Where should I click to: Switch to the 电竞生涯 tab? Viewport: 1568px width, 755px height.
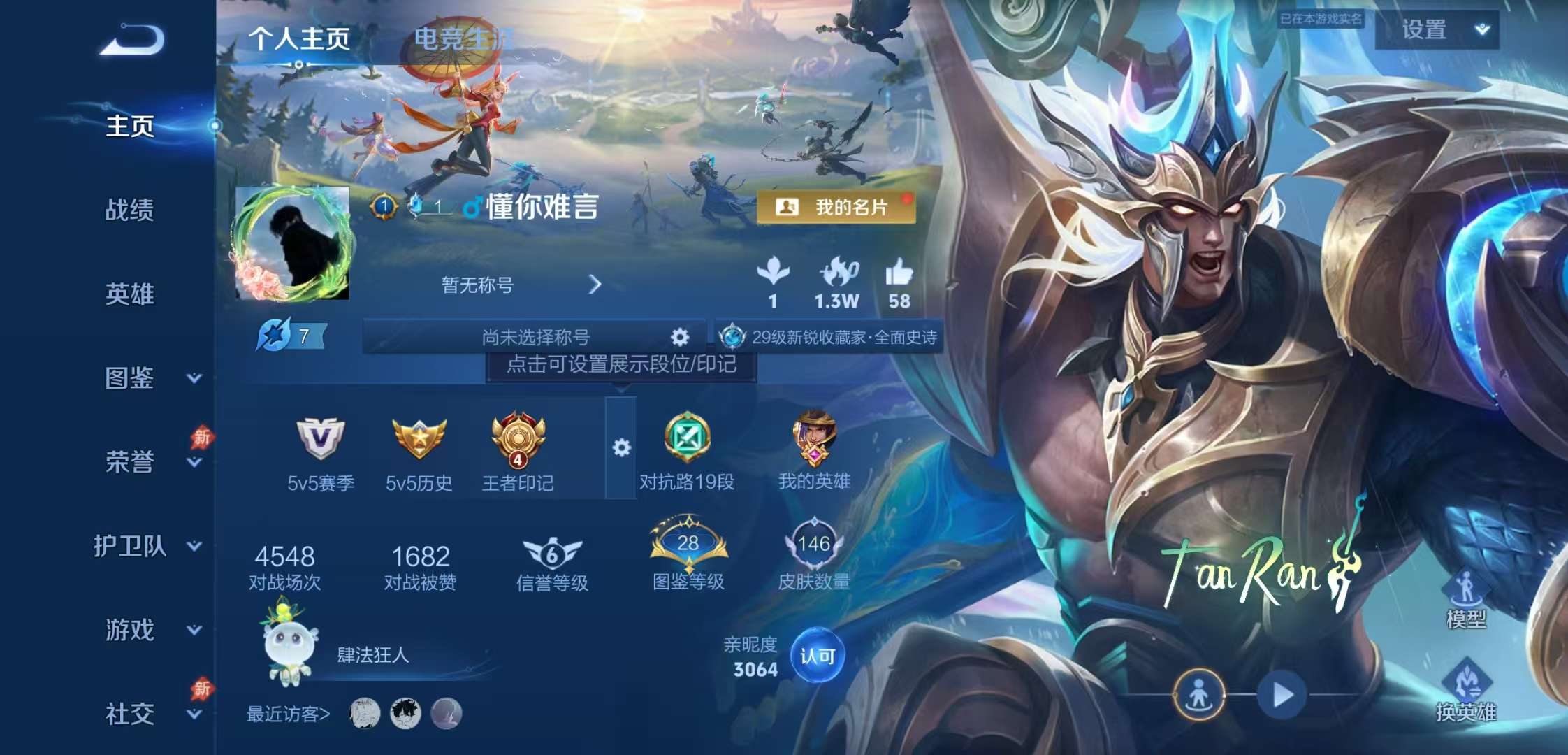461,36
